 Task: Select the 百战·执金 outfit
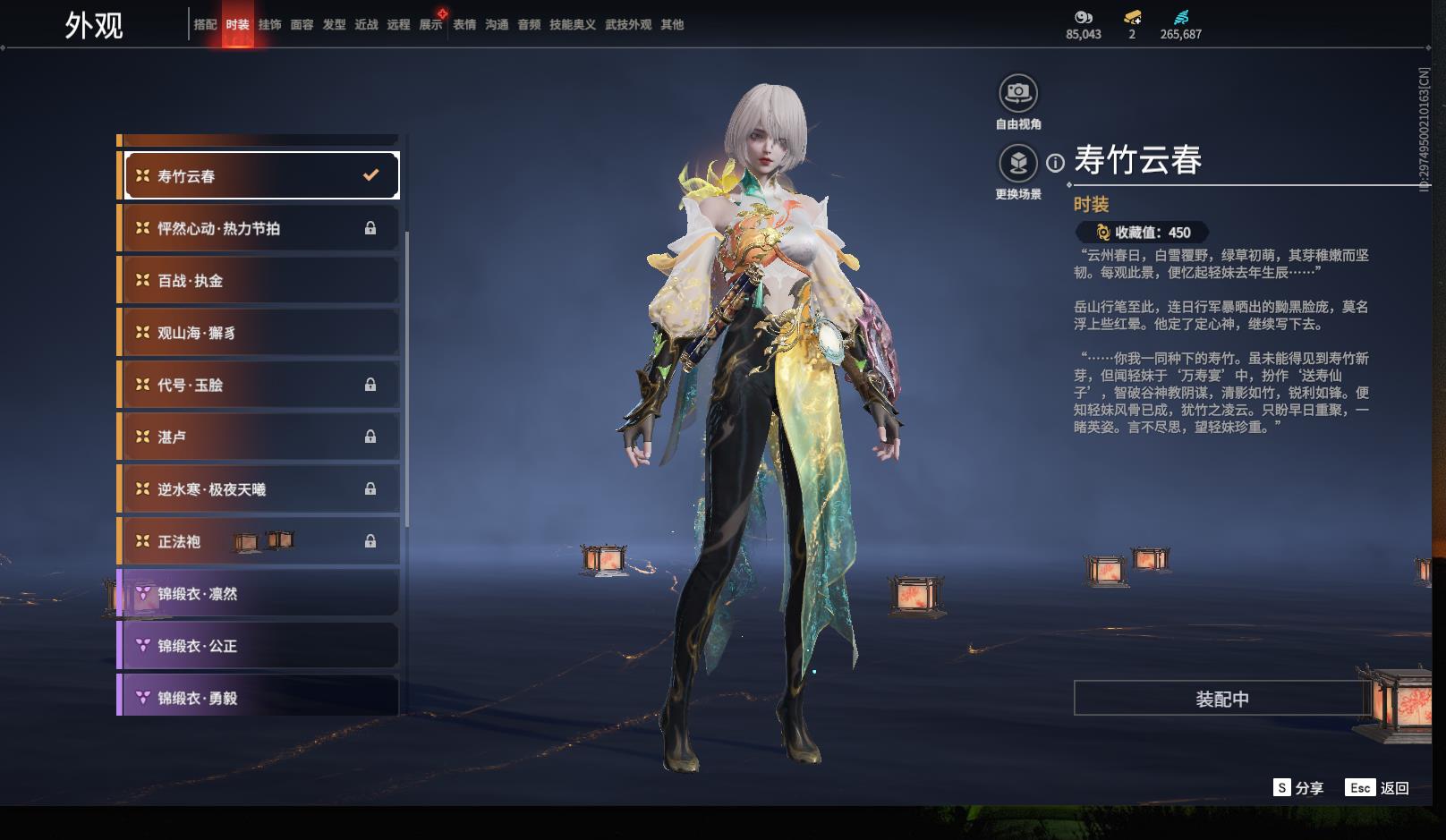pyautogui.click(x=259, y=281)
